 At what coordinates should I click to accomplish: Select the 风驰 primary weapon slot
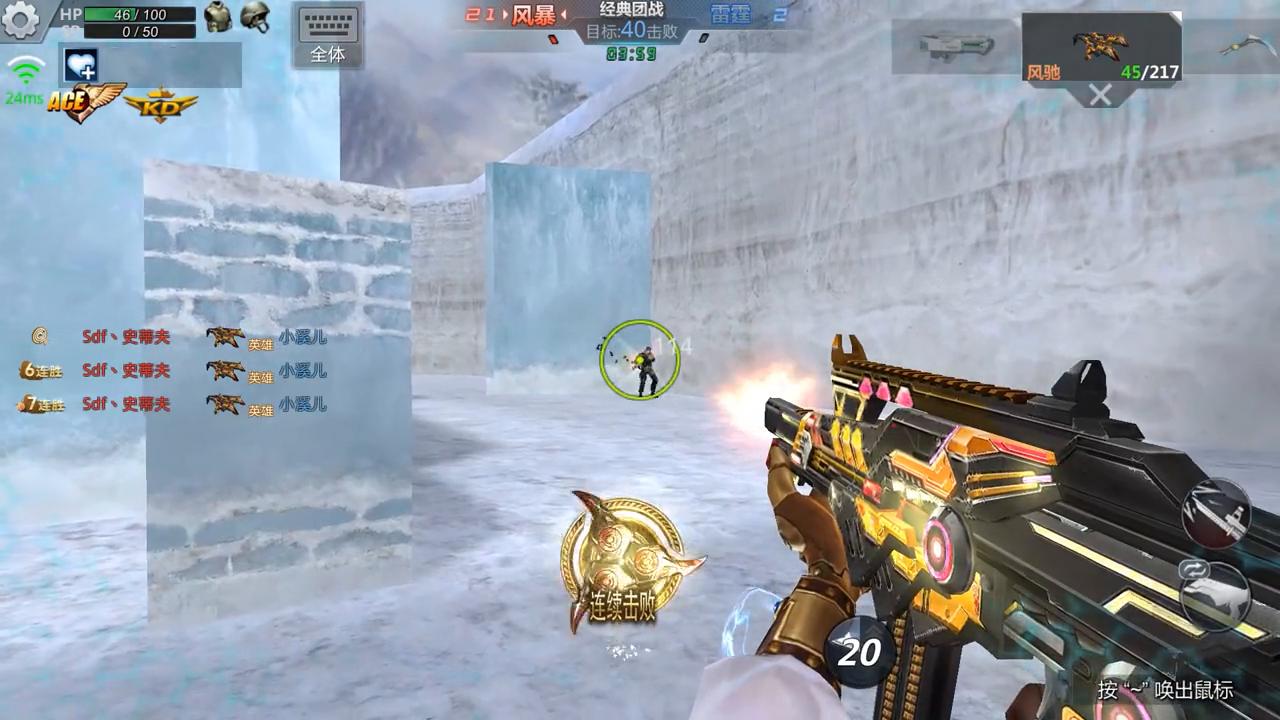coord(1101,47)
